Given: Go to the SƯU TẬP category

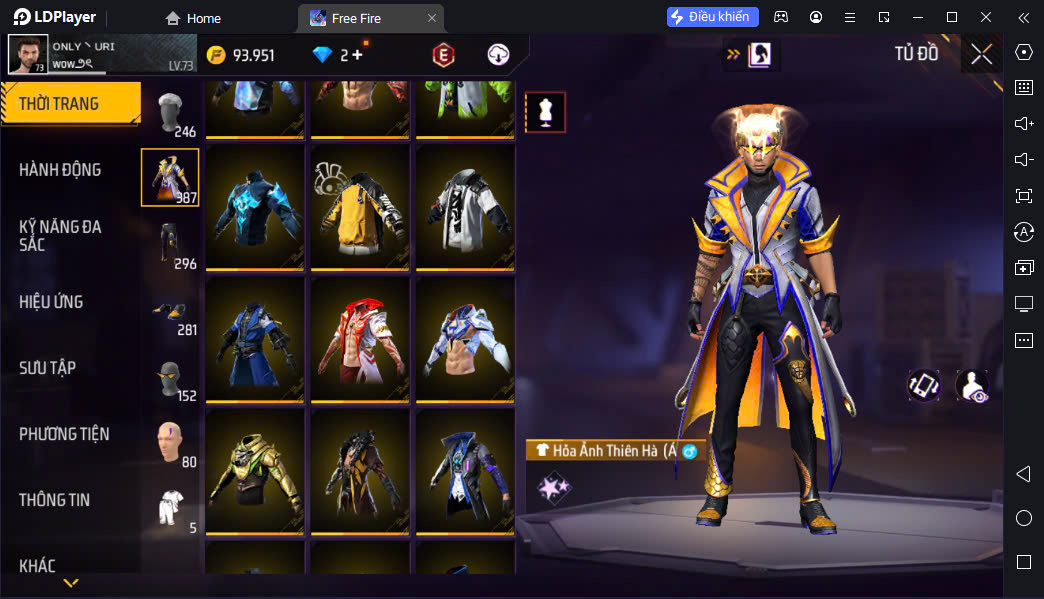Looking at the screenshot, I should pos(47,368).
